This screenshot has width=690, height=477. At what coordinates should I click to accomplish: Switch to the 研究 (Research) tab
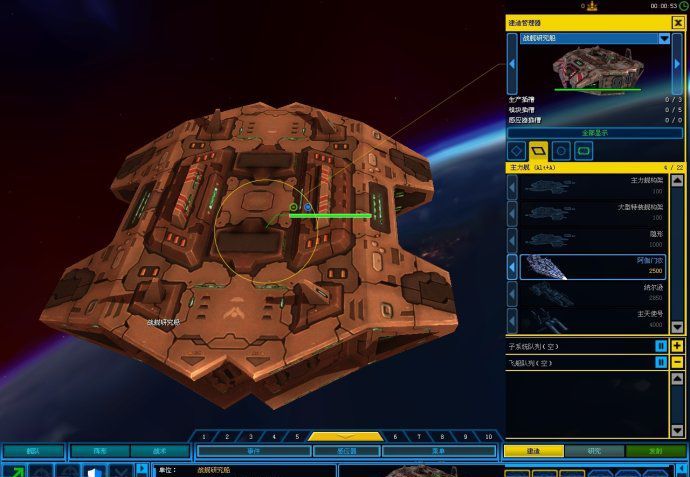point(595,451)
